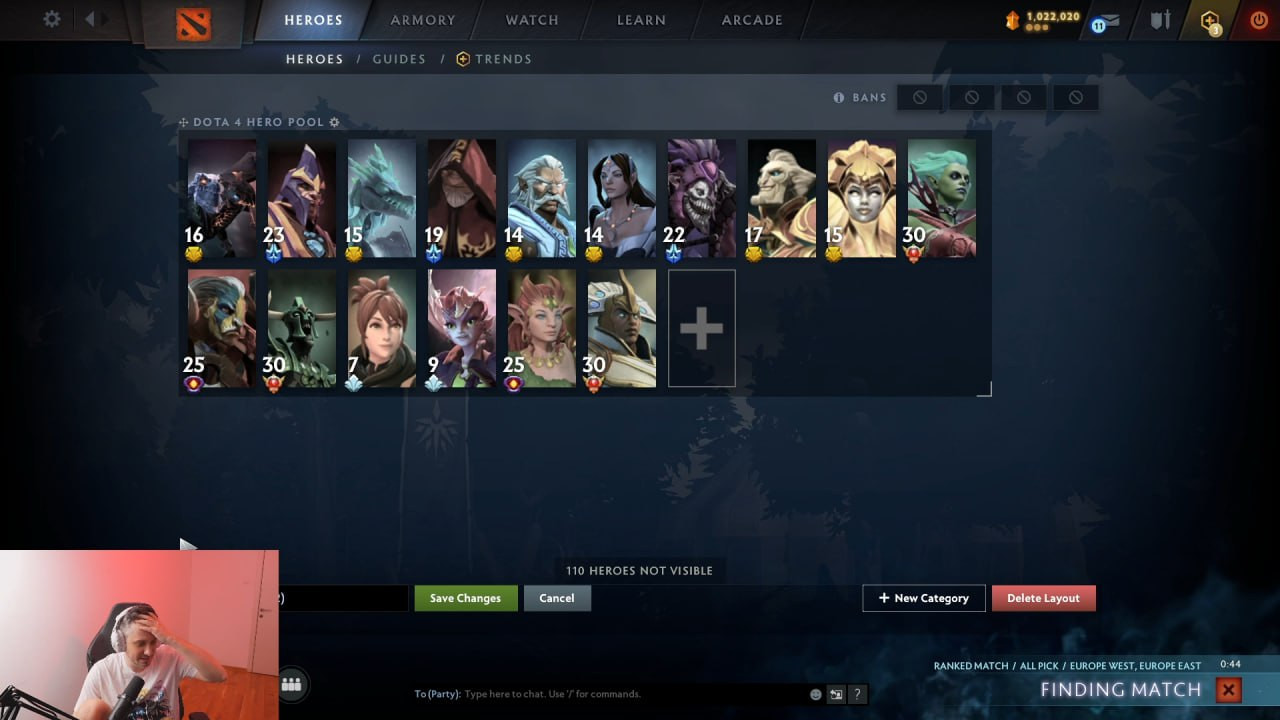This screenshot has width=1280, height=720.
Task: Switch to the Armory tab
Action: coord(422,20)
